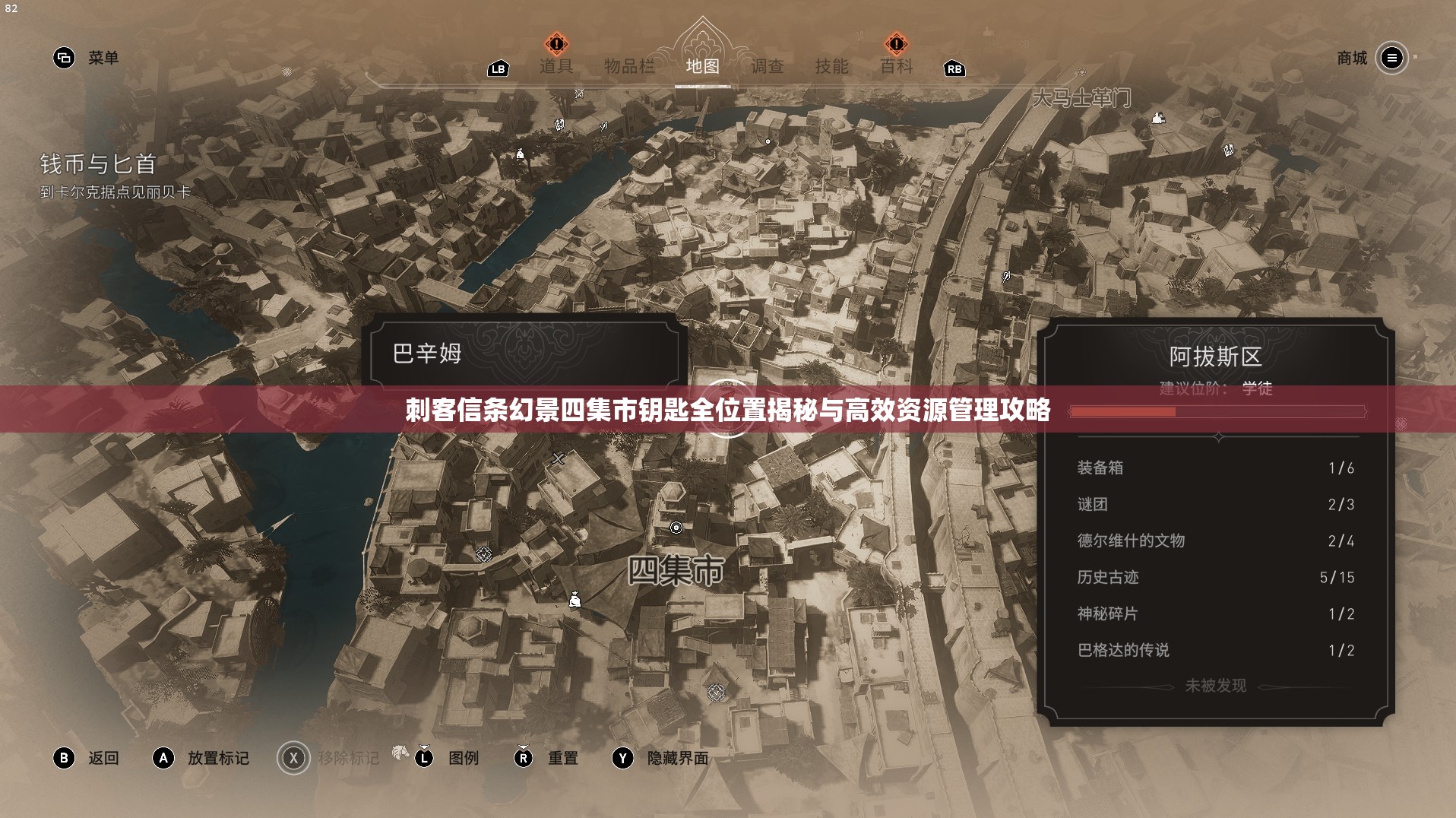Select the 装备箱 gear chest row
1456x818 pixels.
point(1215,468)
